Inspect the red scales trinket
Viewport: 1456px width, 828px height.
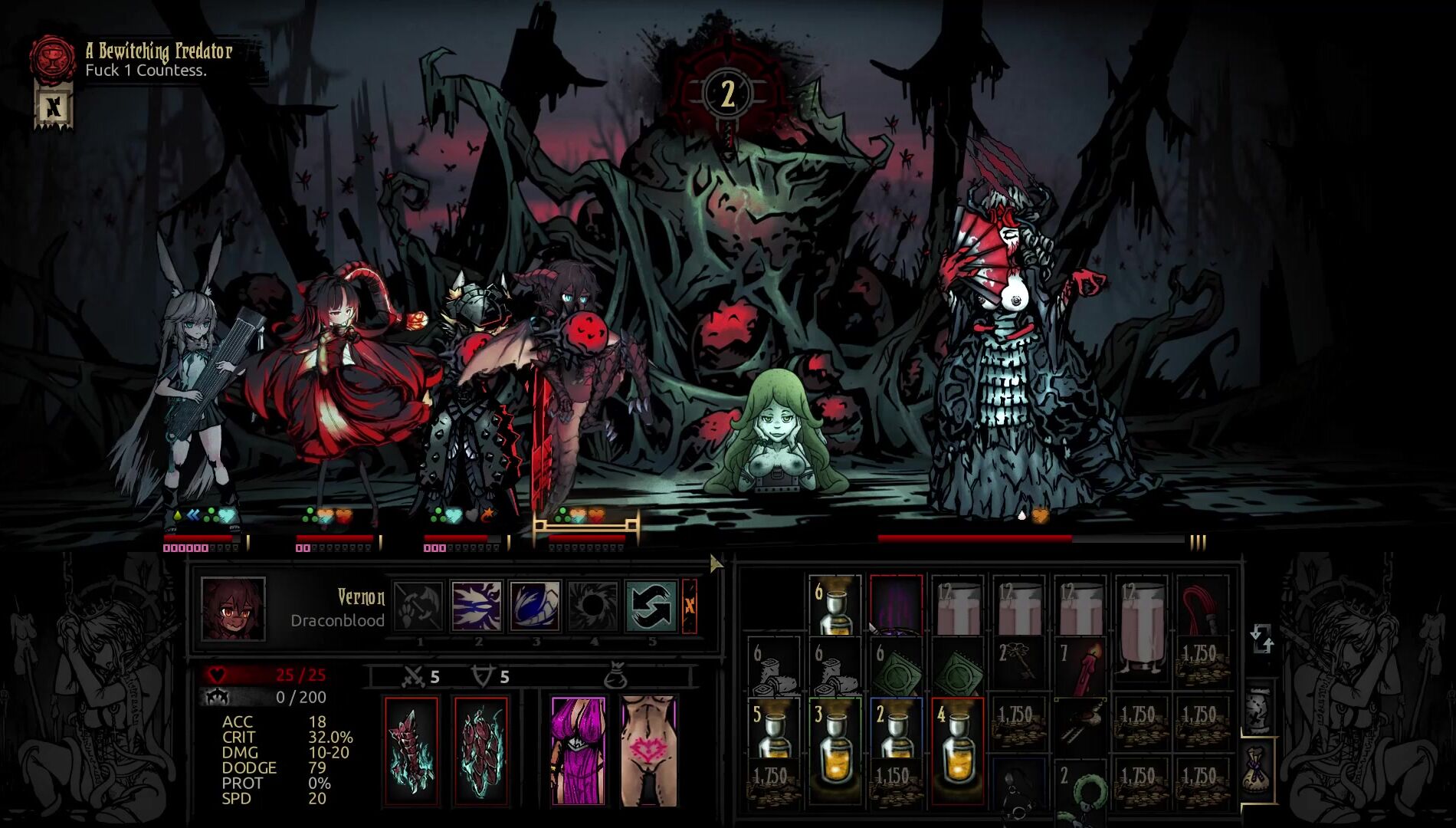tap(480, 751)
